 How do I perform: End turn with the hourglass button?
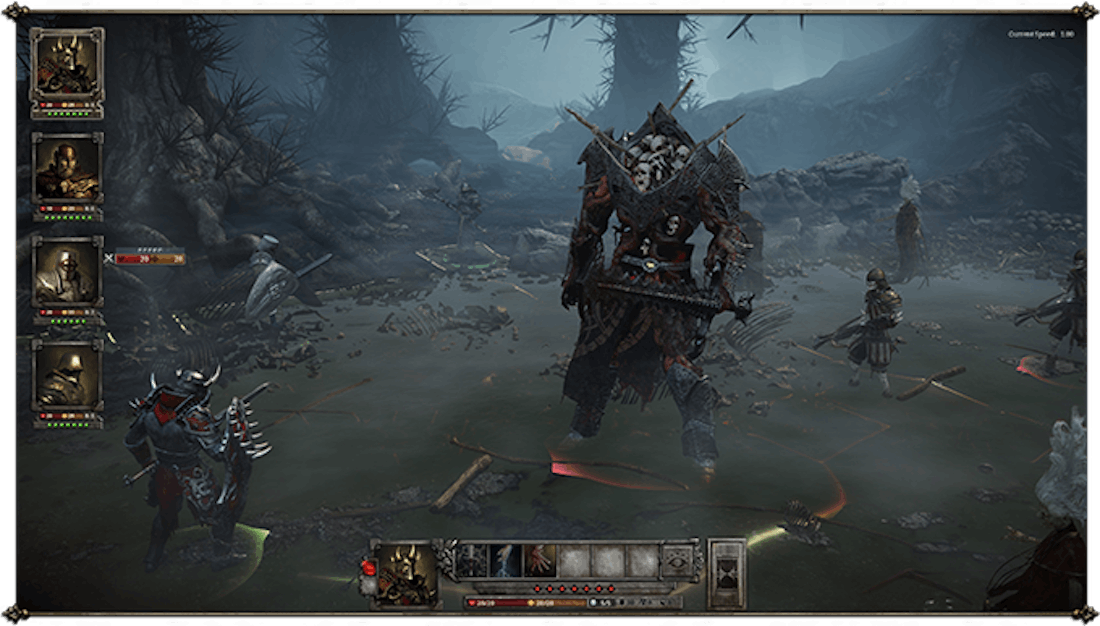point(726,573)
